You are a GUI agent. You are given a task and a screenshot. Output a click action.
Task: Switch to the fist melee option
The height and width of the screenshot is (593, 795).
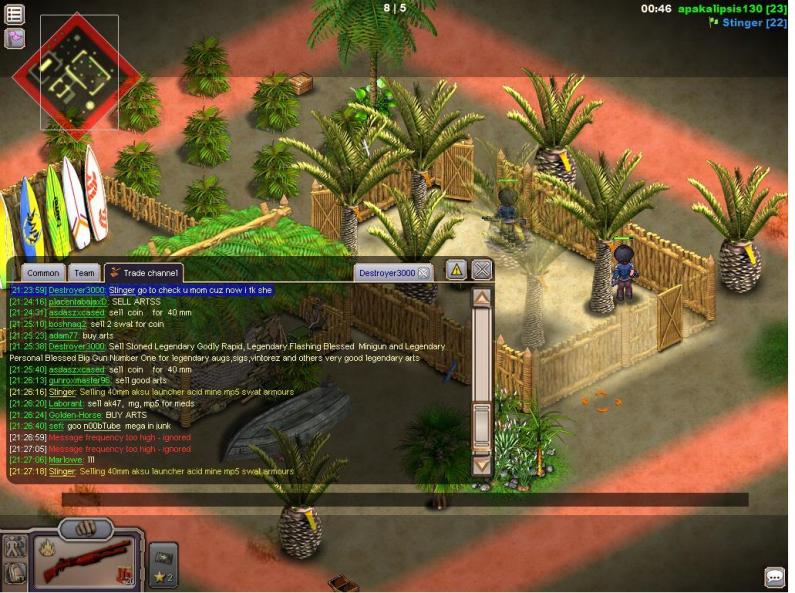86,528
